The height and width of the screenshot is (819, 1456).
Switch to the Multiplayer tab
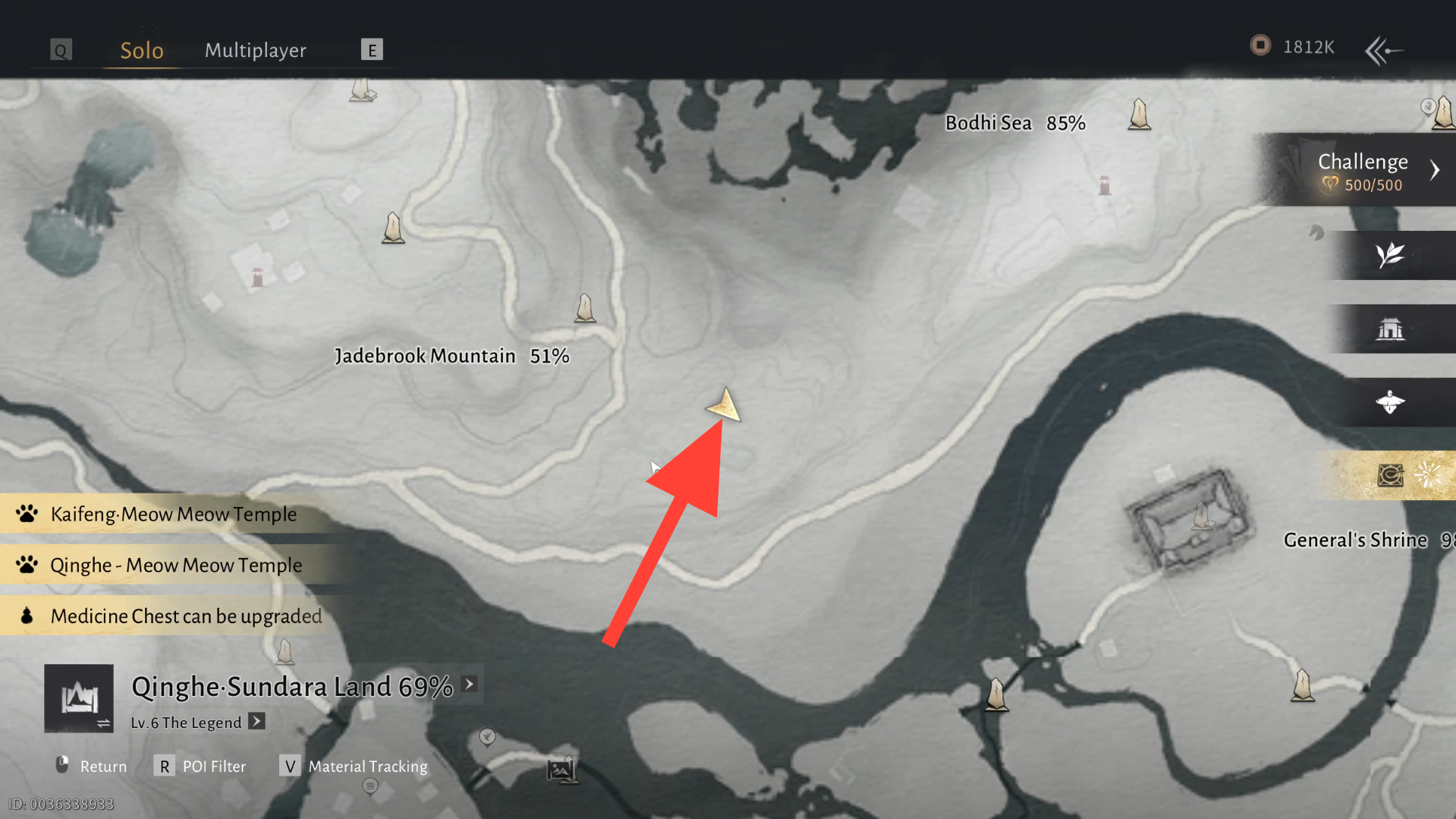255,50
